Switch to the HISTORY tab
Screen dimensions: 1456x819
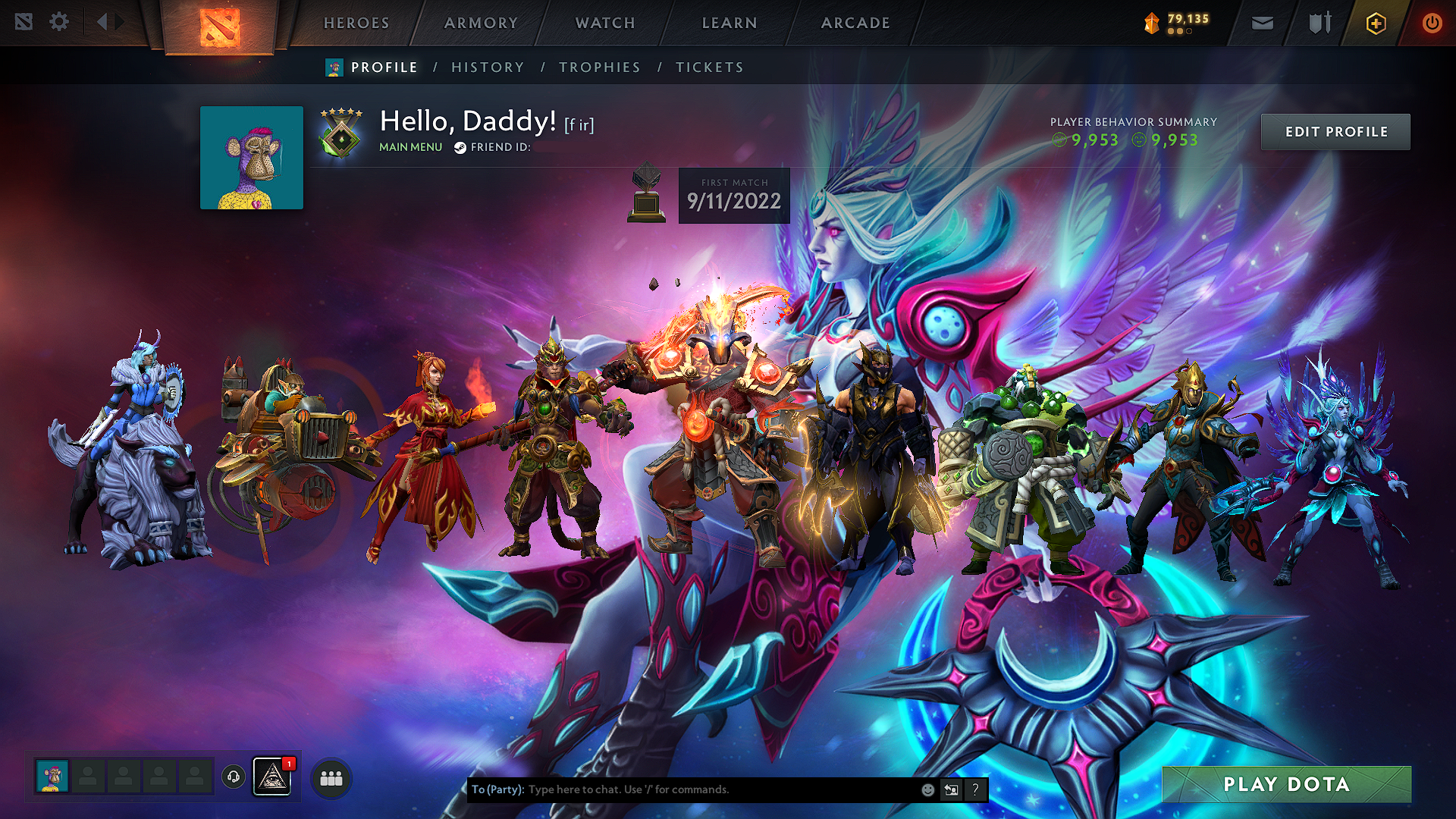click(488, 67)
